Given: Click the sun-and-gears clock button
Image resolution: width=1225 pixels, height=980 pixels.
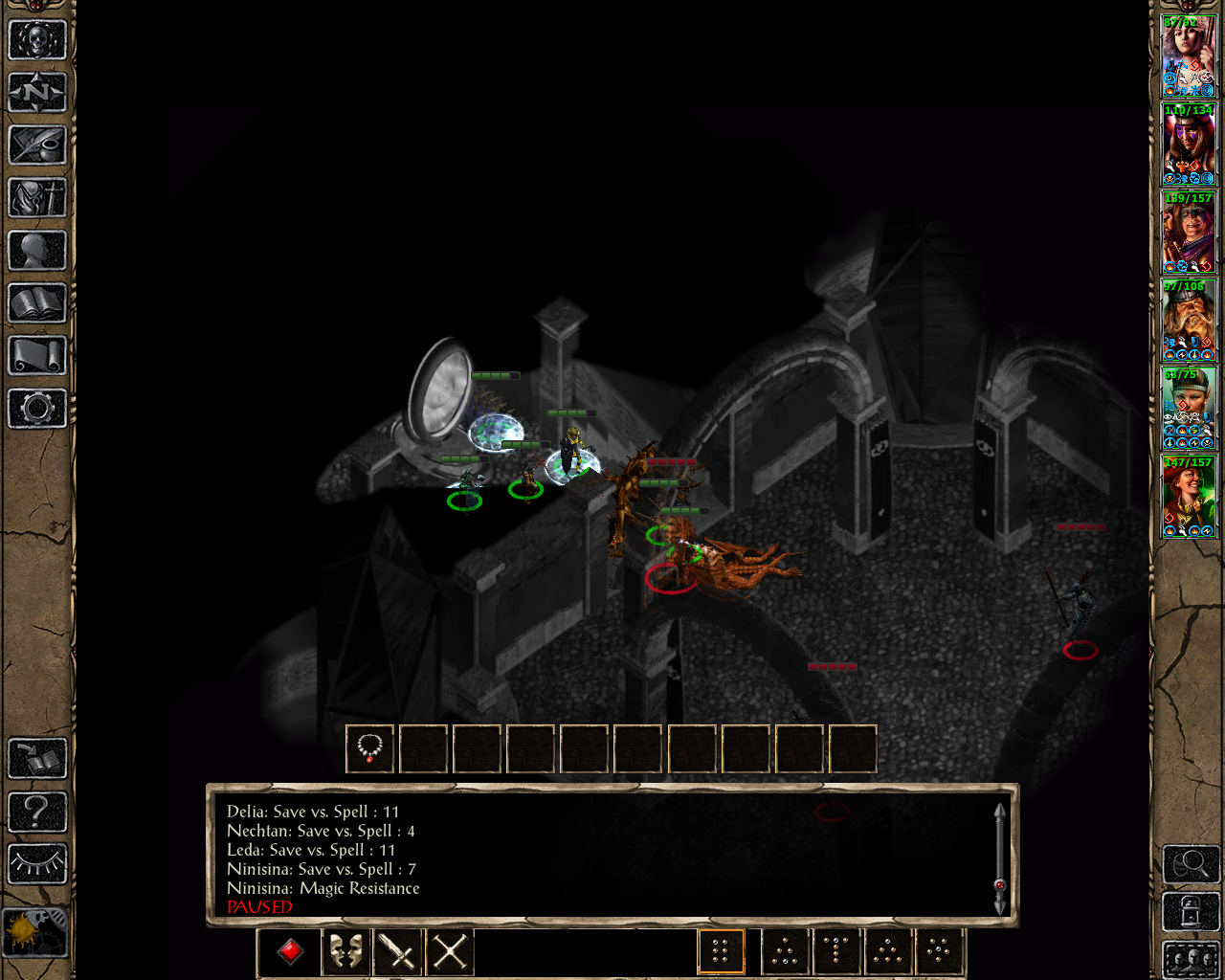Looking at the screenshot, I should pos(35,930).
